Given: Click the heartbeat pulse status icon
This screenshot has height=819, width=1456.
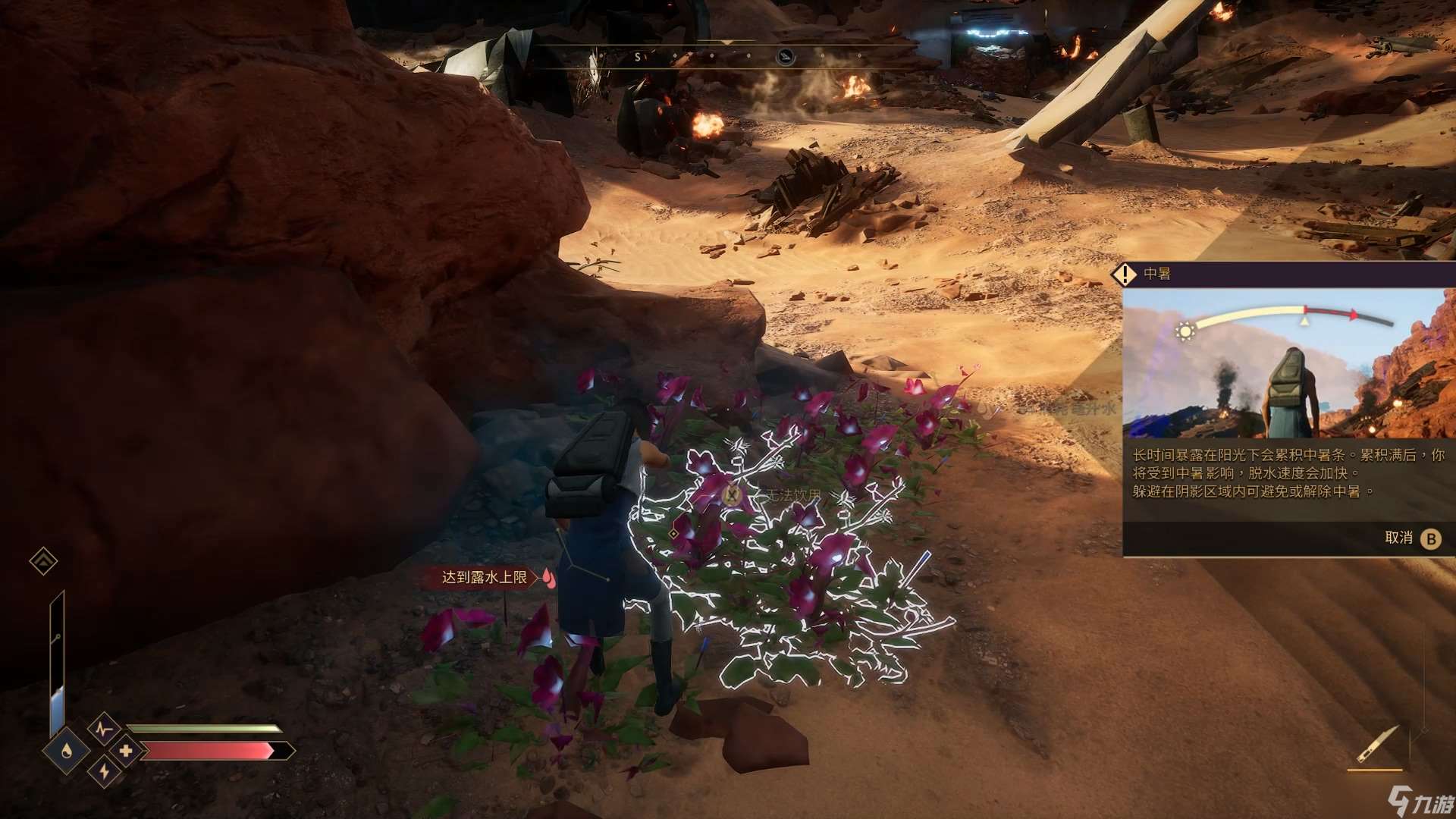Looking at the screenshot, I should pos(104,730).
